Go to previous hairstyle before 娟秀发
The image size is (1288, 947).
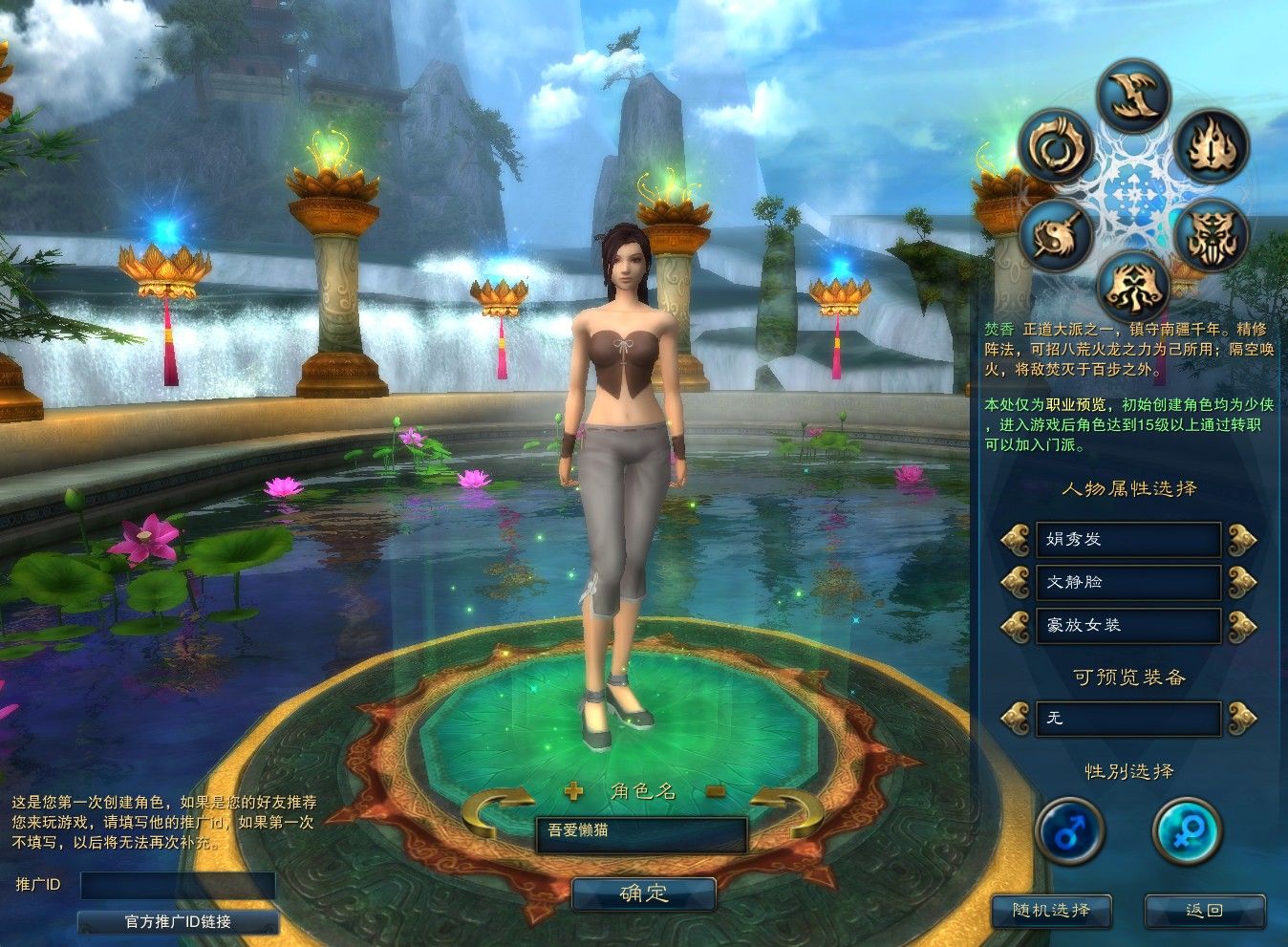[x=1015, y=539]
